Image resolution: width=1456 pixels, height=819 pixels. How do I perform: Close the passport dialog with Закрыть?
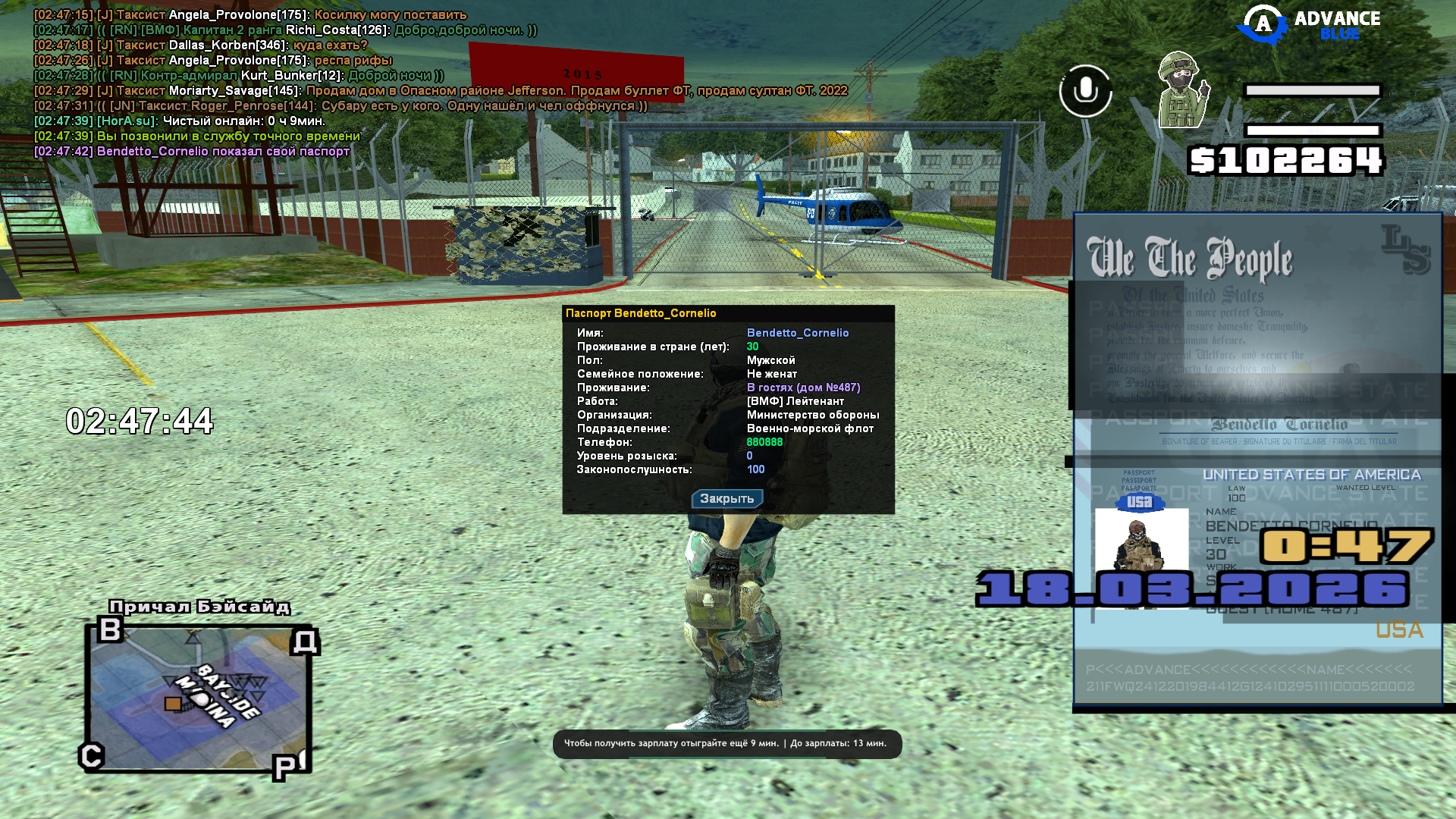[726, 499]
